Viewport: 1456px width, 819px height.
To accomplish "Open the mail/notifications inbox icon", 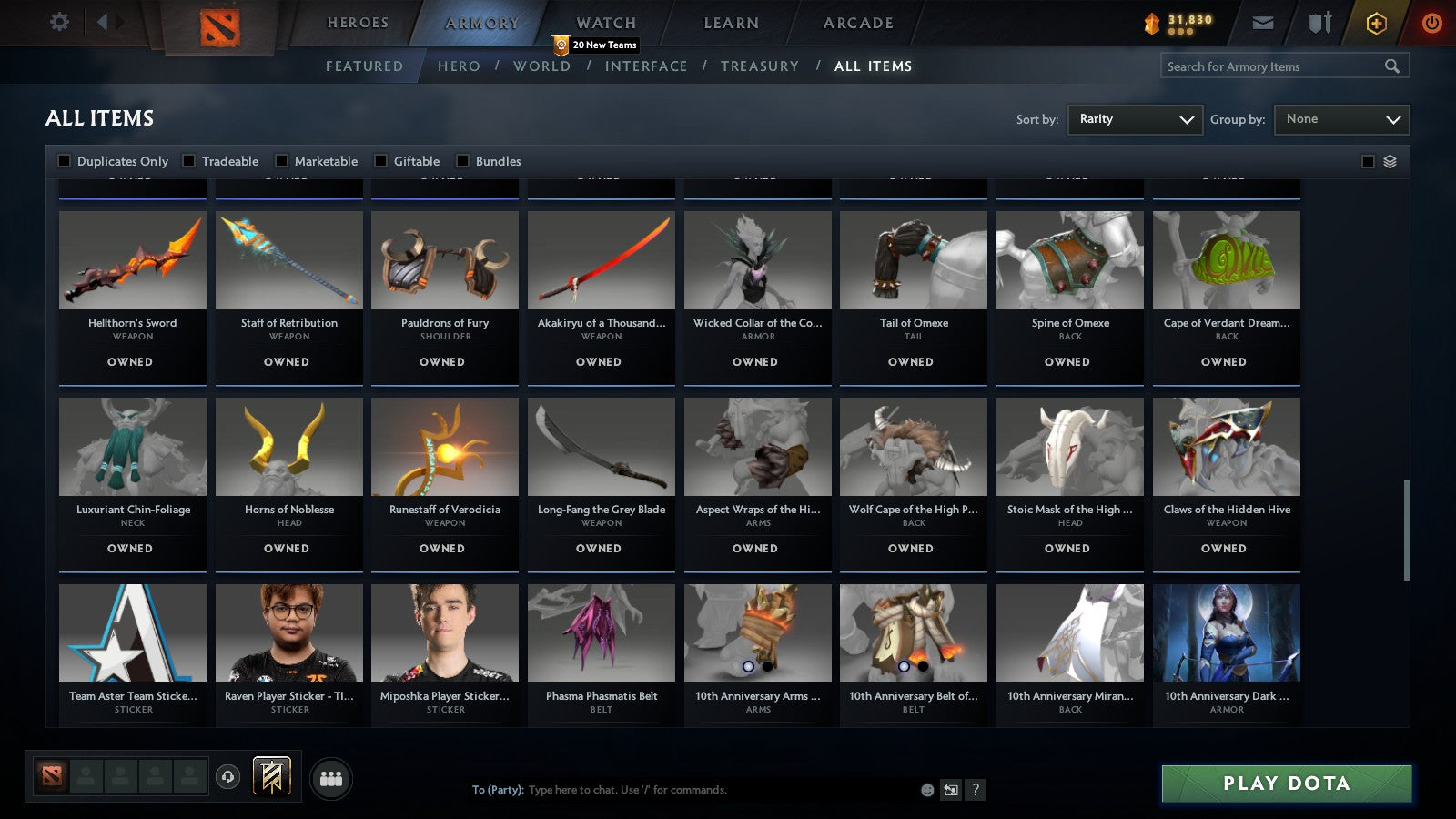I will pos(1263,23).
